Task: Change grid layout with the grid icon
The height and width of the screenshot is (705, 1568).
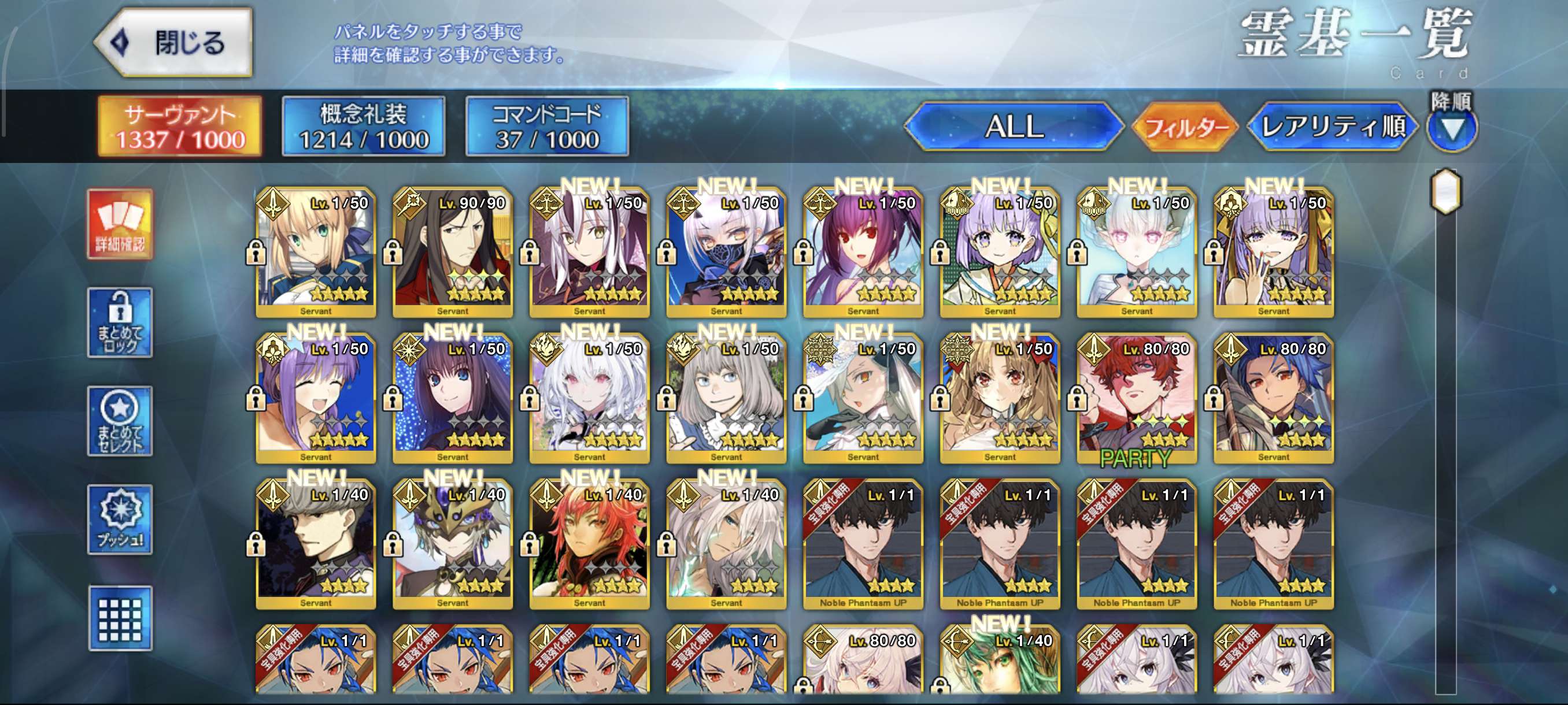Action: [120, 619]
